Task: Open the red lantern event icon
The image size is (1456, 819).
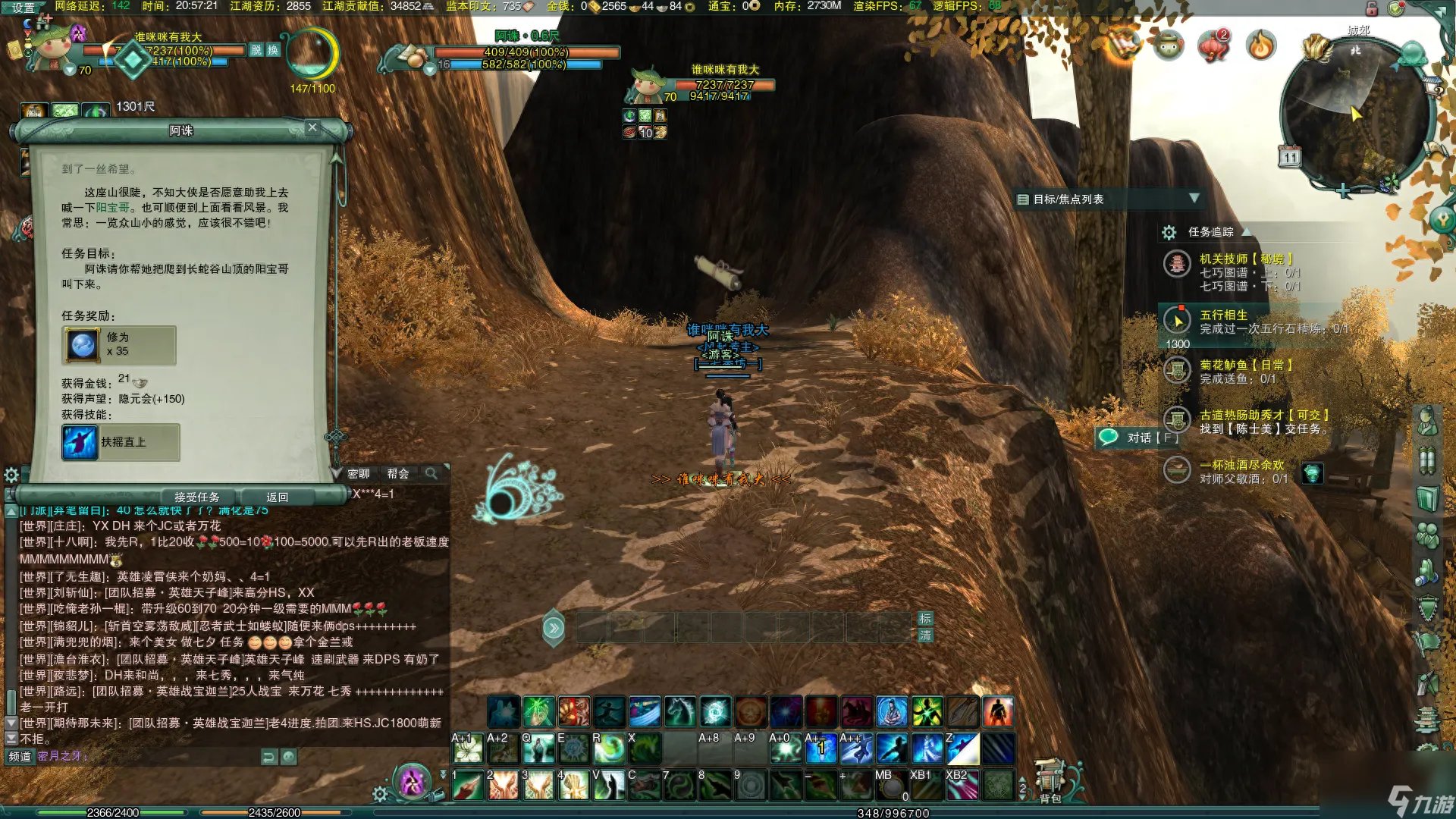Action: click(x=1213, y=46)
